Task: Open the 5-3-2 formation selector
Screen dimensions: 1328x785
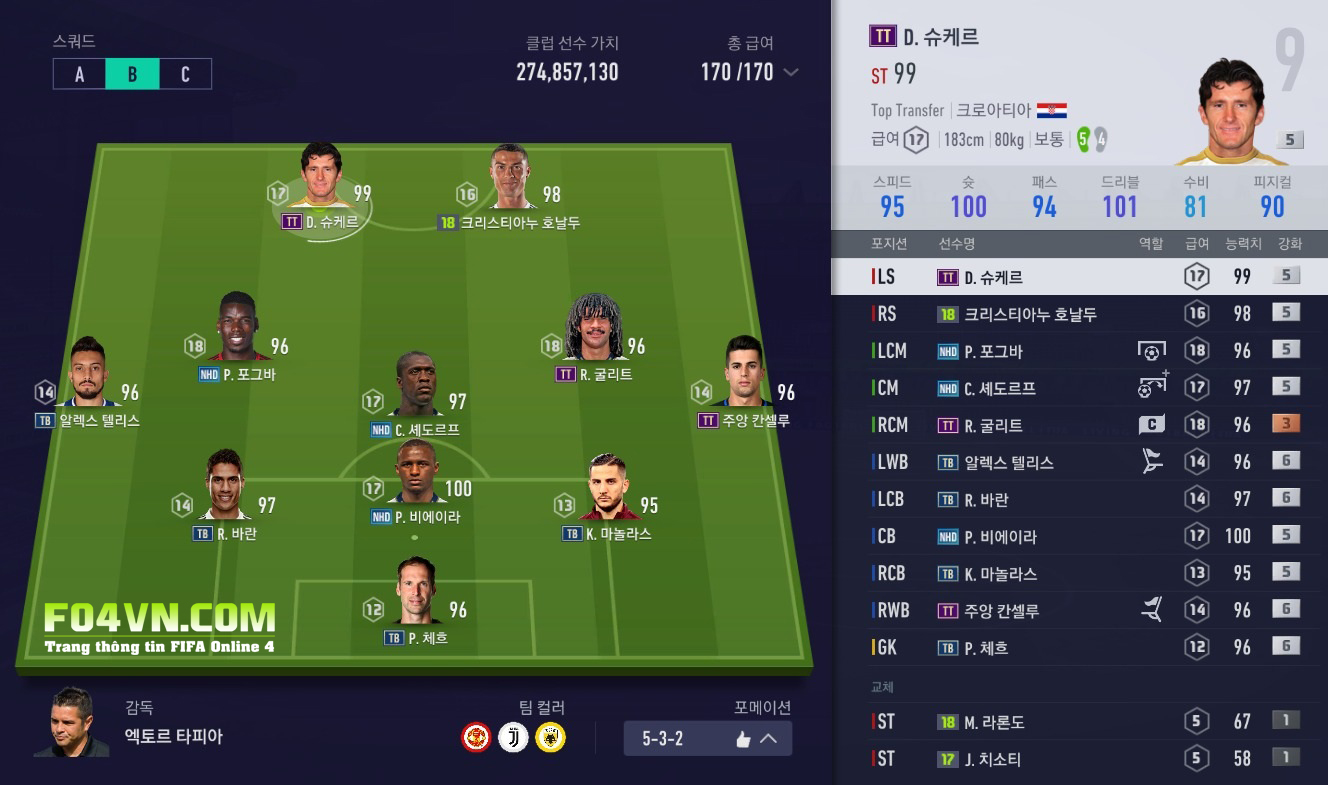Action: pyautogui.click(x=707, y=739)
